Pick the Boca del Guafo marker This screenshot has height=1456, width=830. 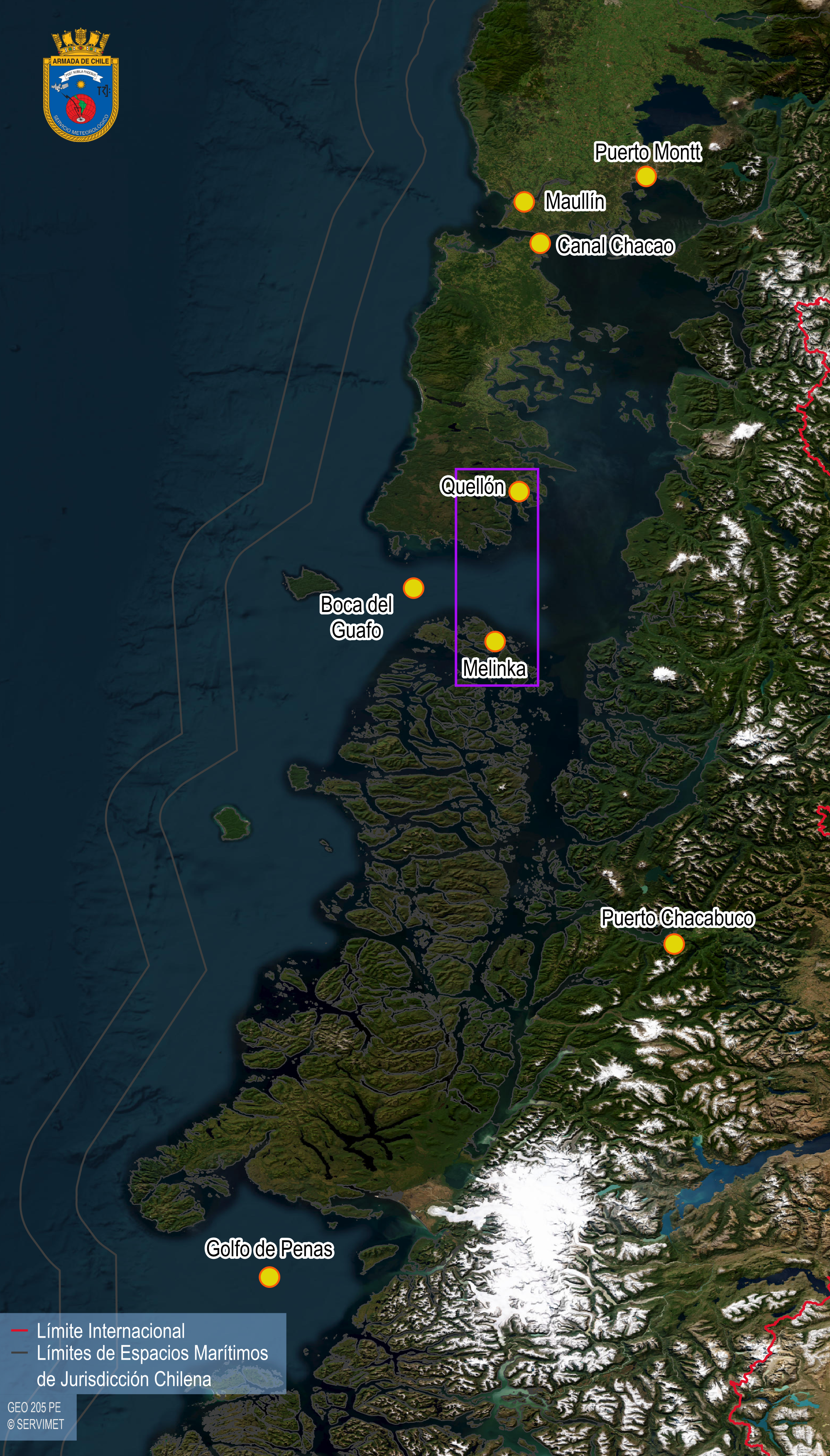[413, 588]
